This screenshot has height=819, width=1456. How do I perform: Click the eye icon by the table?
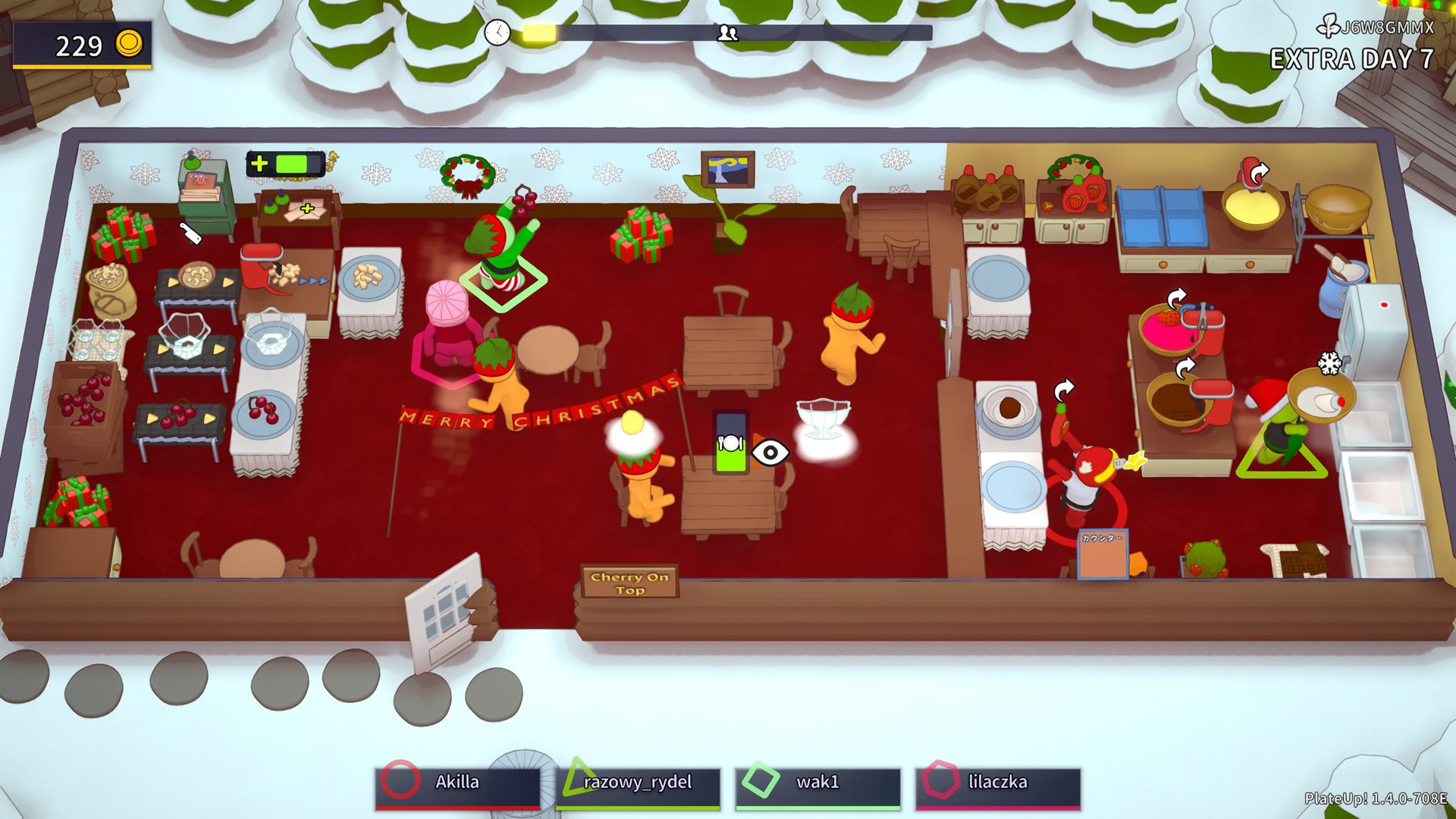pos(770,453)
